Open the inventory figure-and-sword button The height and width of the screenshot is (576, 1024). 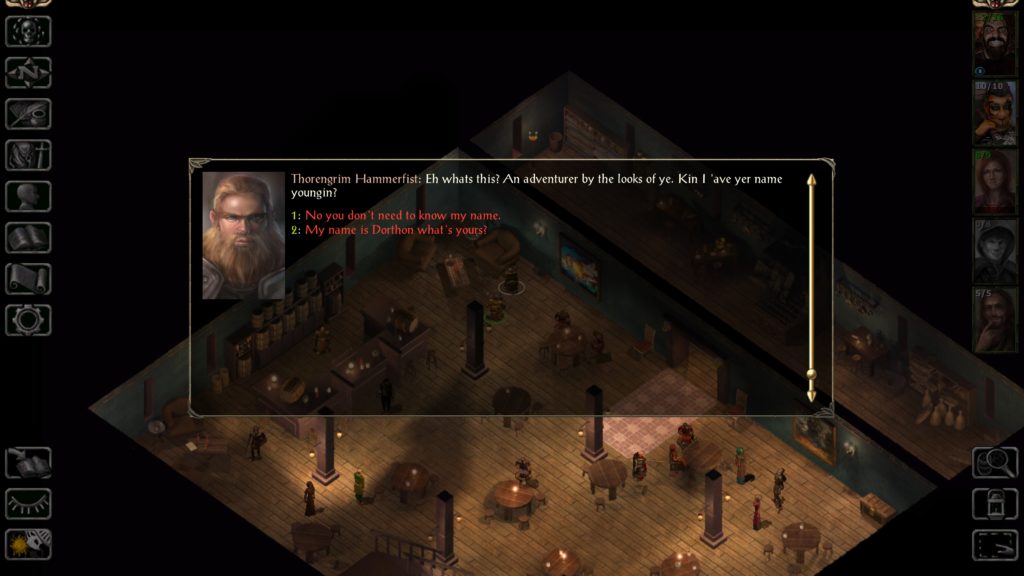coord(28,155)
